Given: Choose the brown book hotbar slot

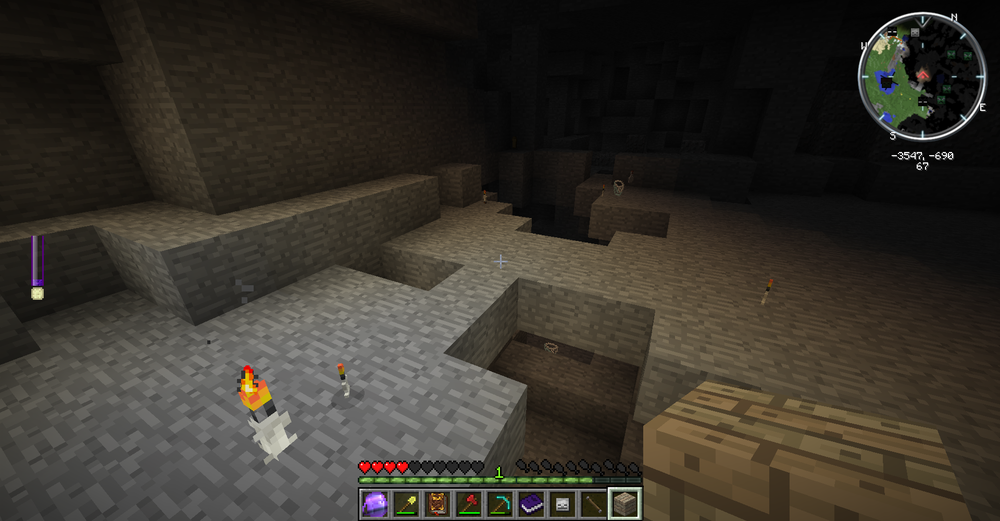Looking at the screenshot, I should point(437,503).
